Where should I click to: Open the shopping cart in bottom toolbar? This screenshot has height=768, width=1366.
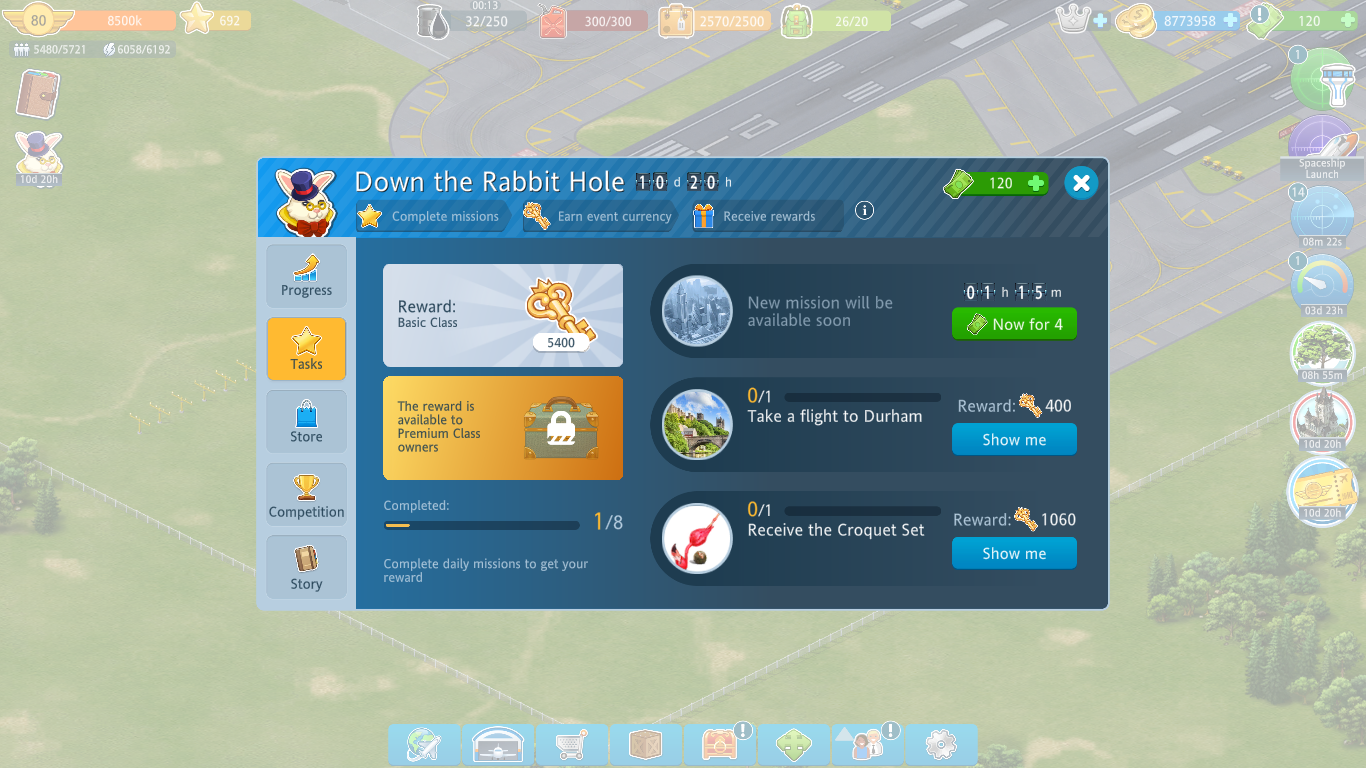tap(571, 745)
